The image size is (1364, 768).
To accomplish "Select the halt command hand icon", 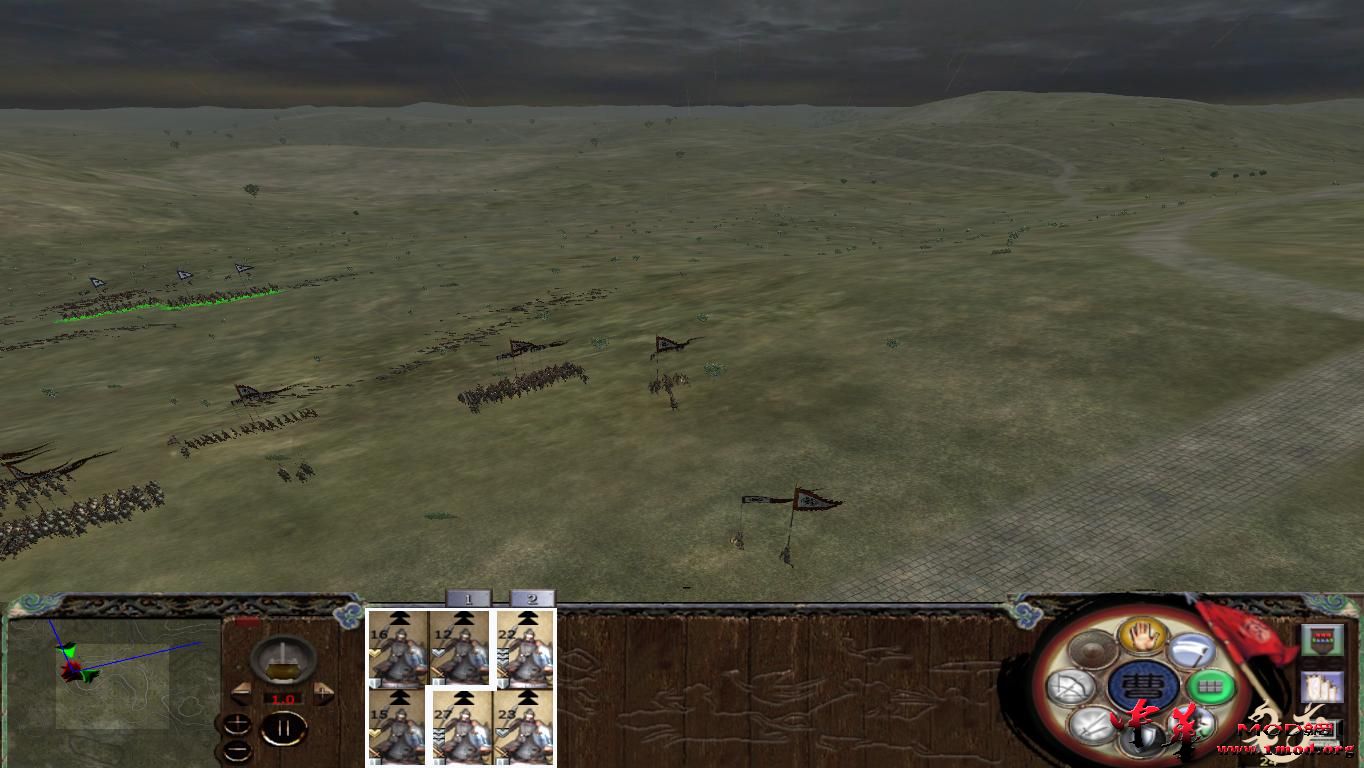I will 1141,637.
